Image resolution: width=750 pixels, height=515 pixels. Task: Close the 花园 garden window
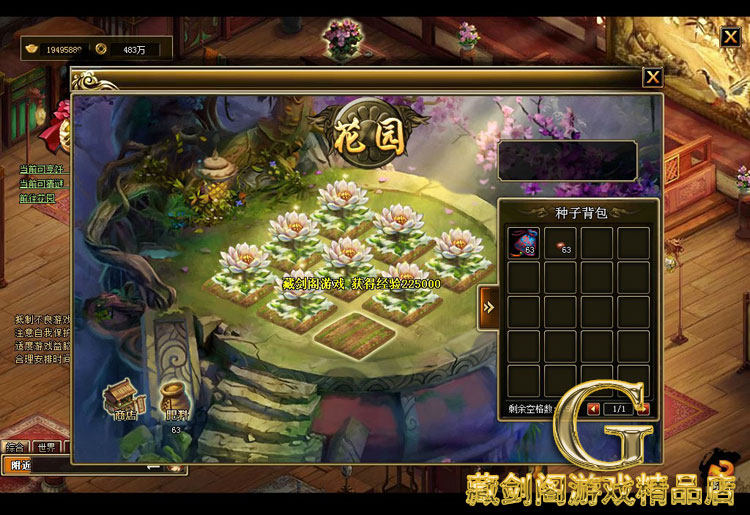click(652, 77)
